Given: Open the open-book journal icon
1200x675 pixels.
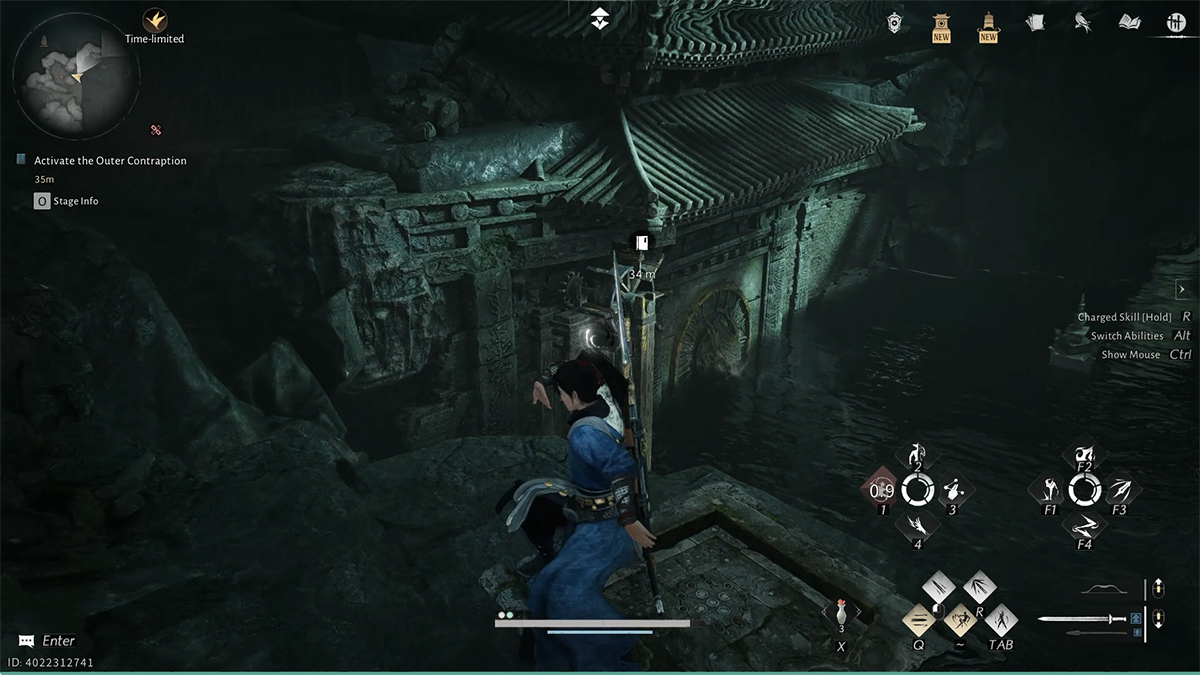Looking at the screenshot, I should coord(1130,22).
